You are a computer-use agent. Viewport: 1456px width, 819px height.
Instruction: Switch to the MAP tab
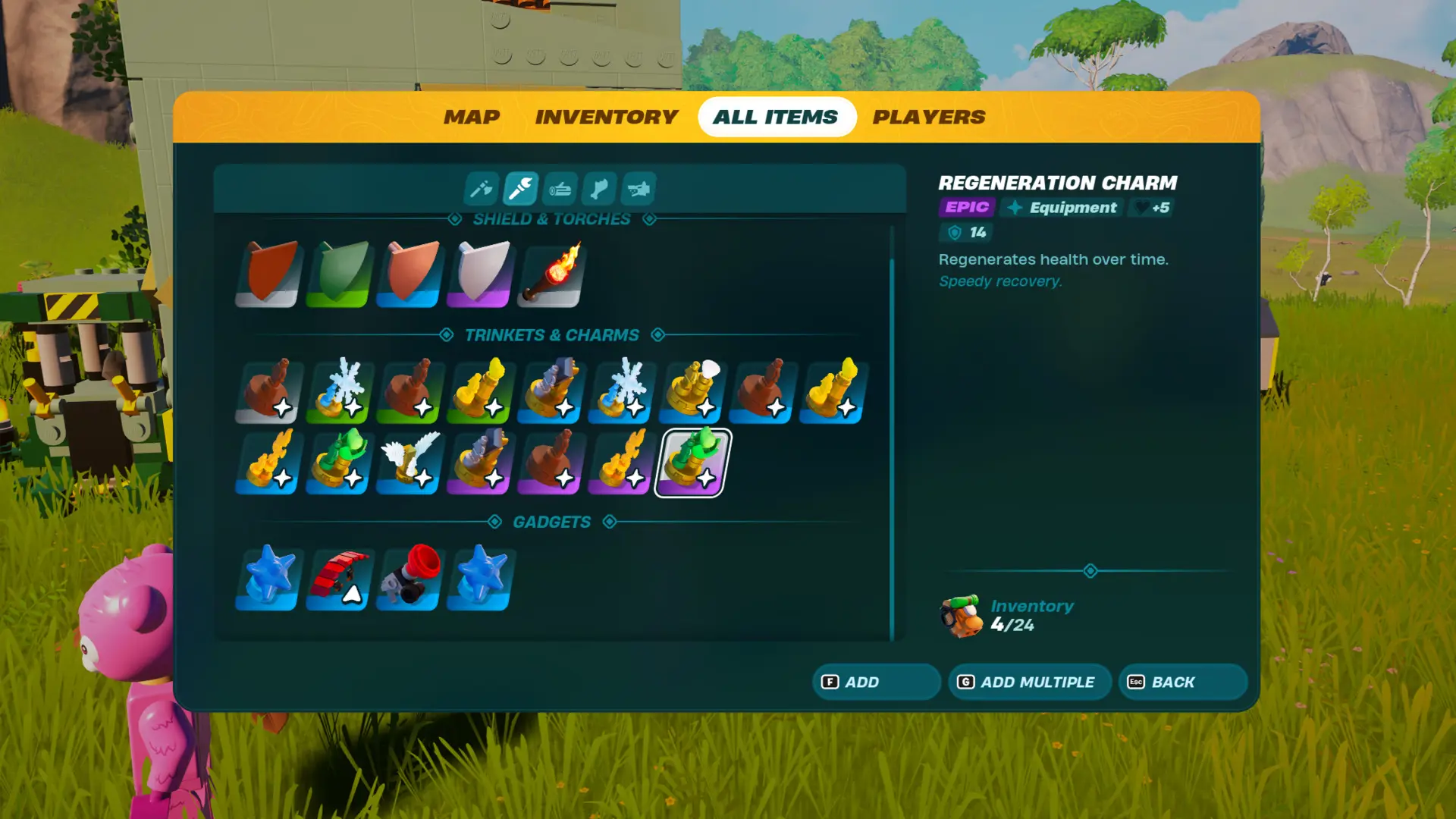[x=472, y=116]
